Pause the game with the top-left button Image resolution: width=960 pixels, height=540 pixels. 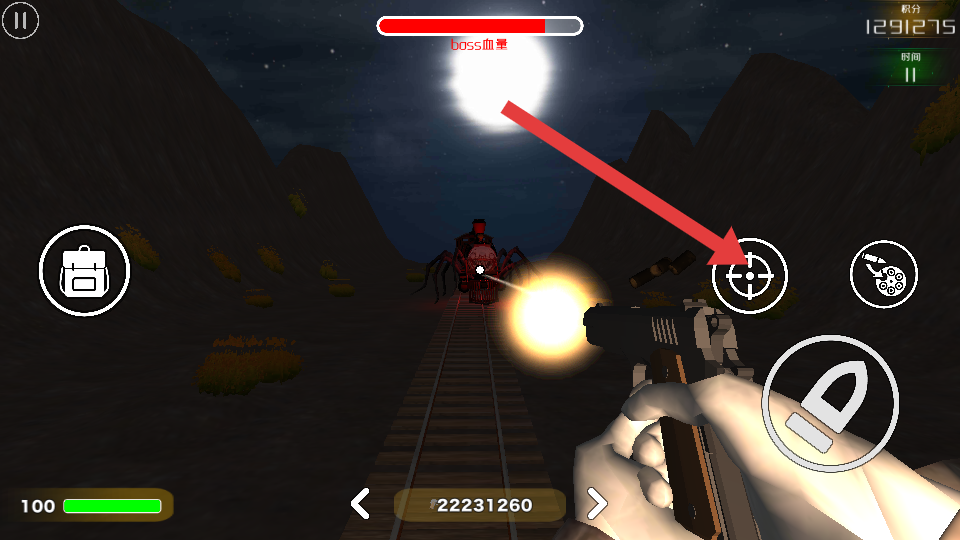(20, 20)
